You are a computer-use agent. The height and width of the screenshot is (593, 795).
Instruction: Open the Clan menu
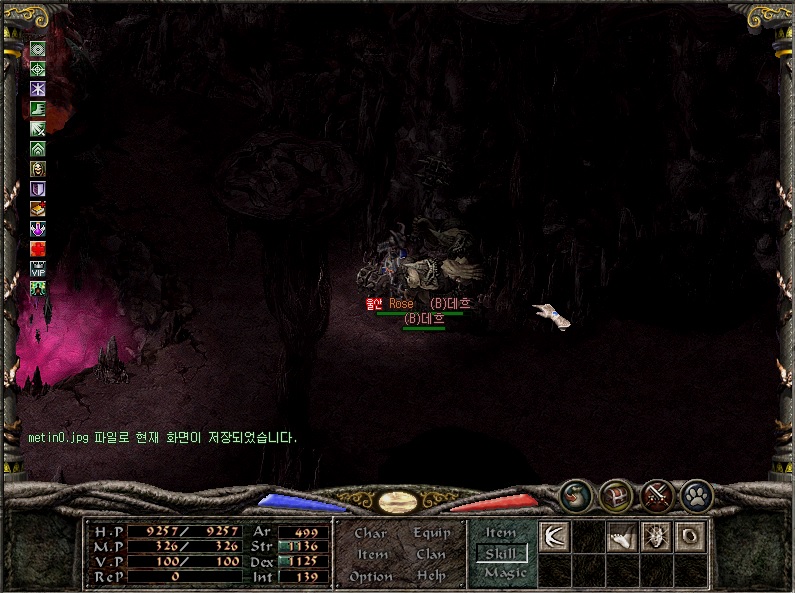point(430,554)
